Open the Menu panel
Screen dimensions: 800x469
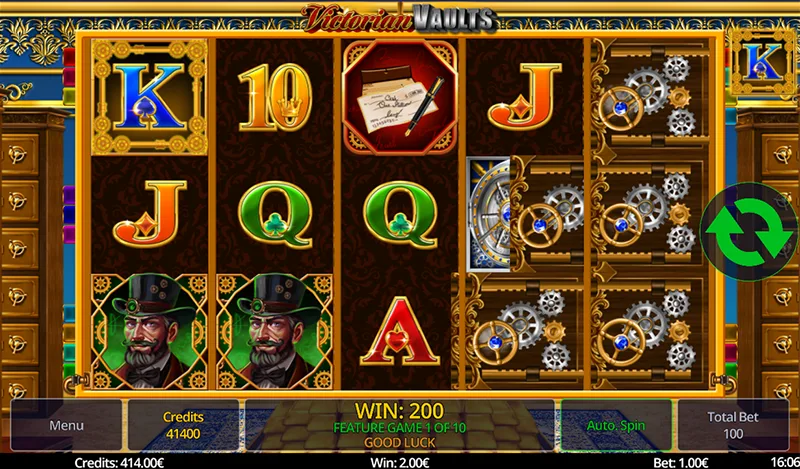[x=66, y=425]
